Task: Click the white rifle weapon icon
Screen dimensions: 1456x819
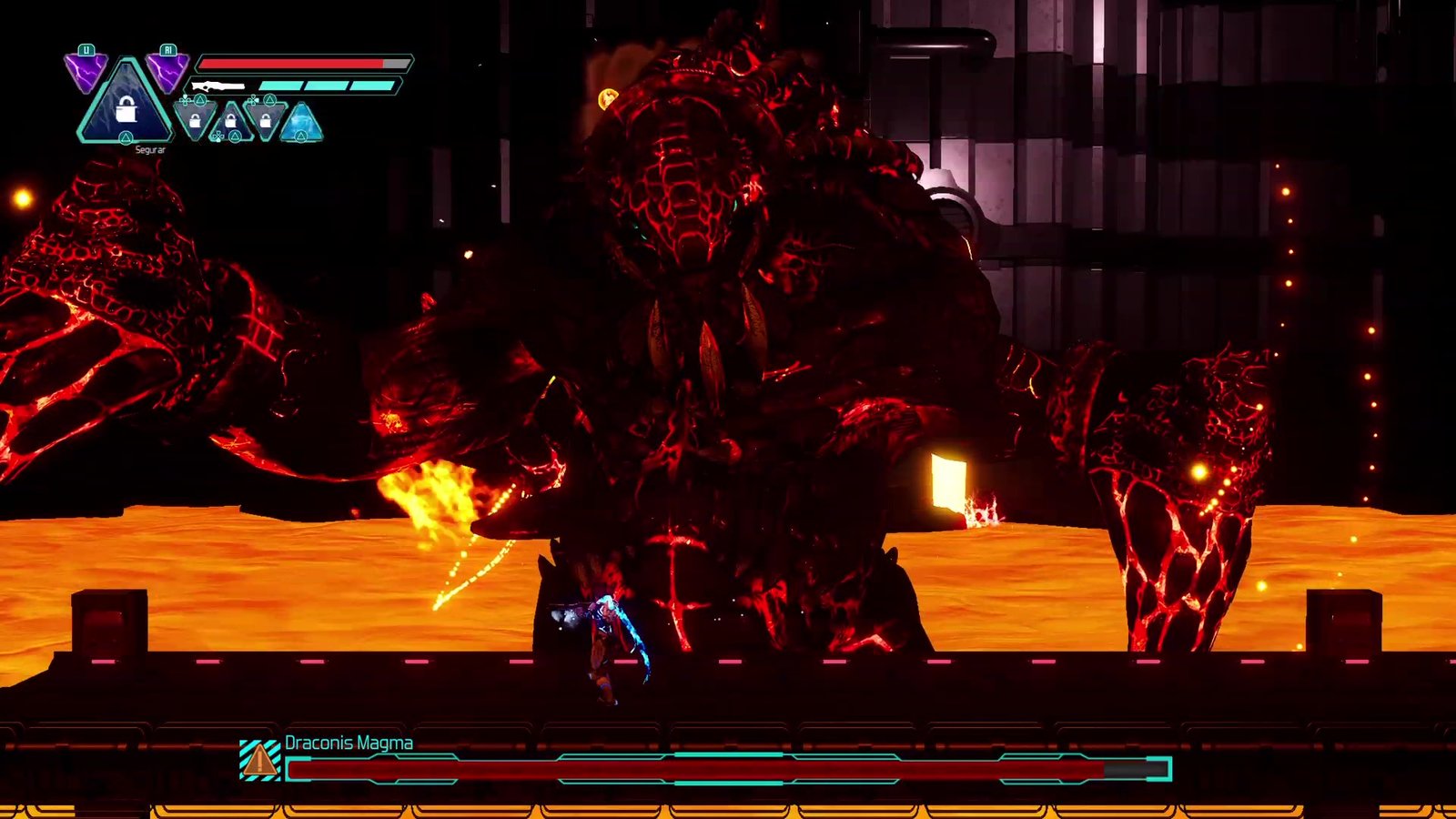Action: tap(218, 86)
